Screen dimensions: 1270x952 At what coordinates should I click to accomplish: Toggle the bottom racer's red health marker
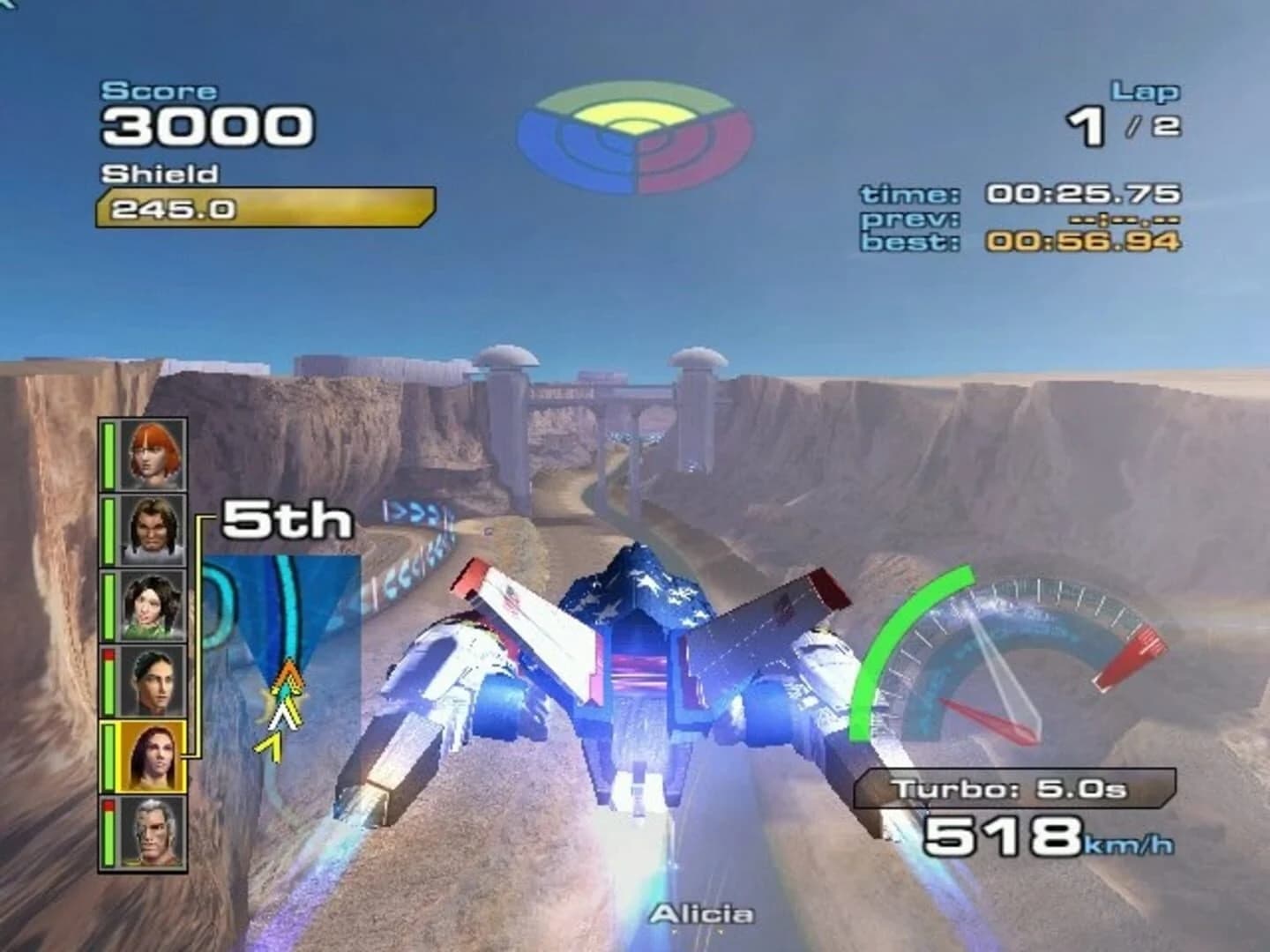(x=108, y=804)
